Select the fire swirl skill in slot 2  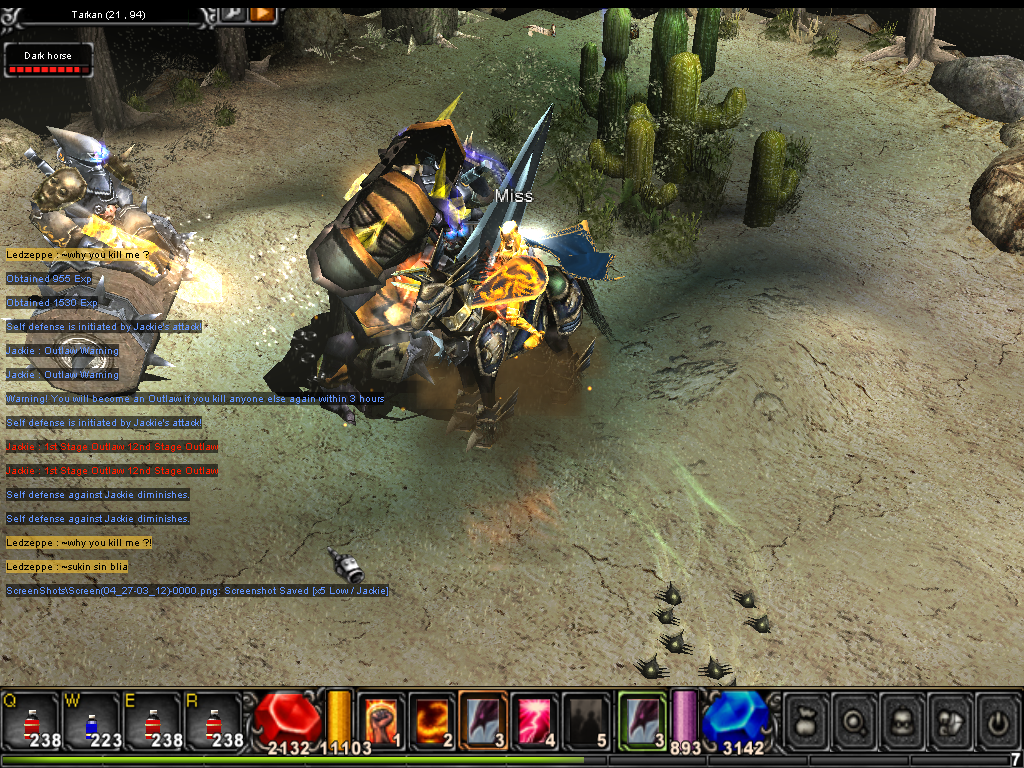433,720
